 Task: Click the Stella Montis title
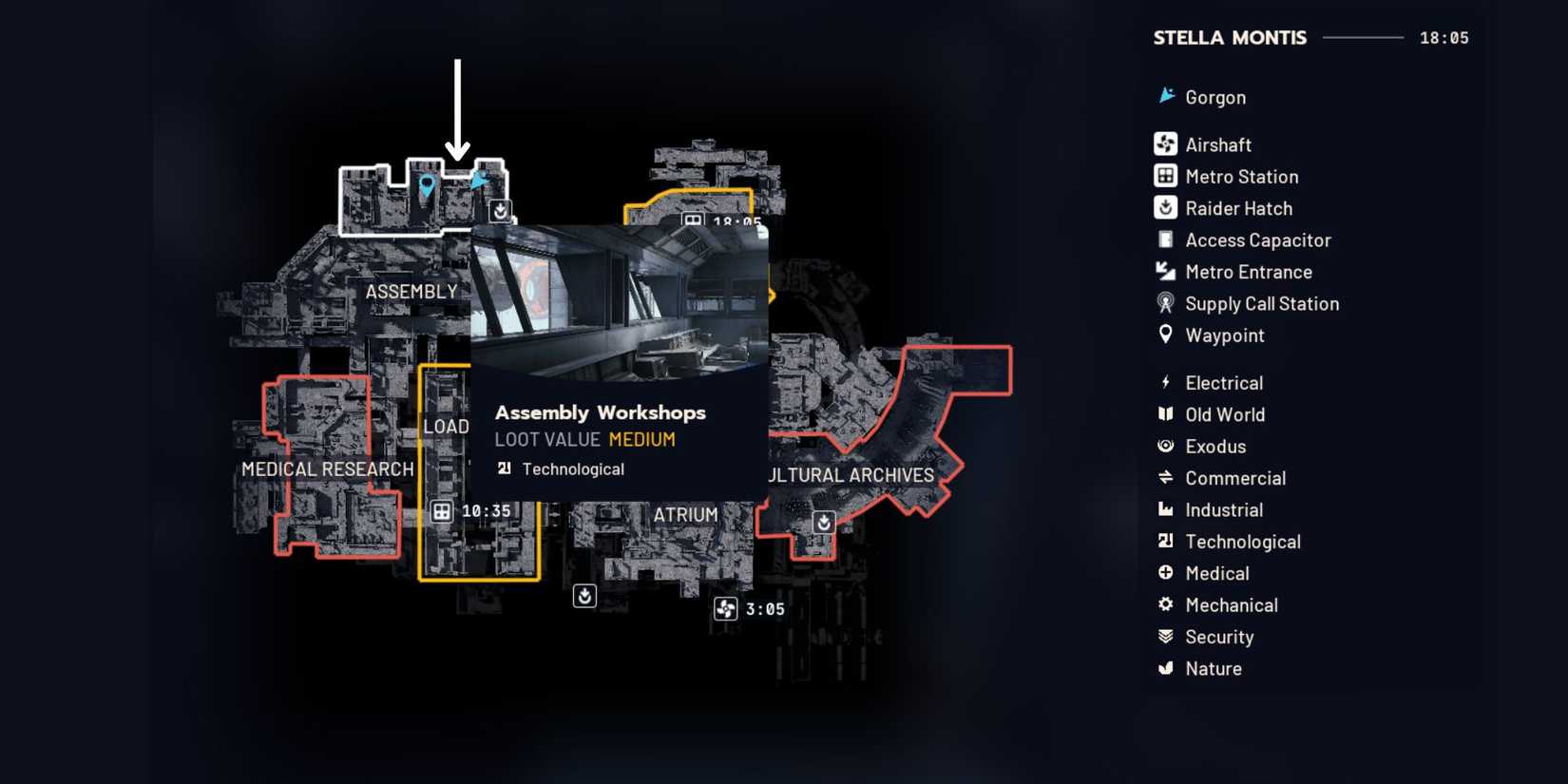[x=1230, y=37]
